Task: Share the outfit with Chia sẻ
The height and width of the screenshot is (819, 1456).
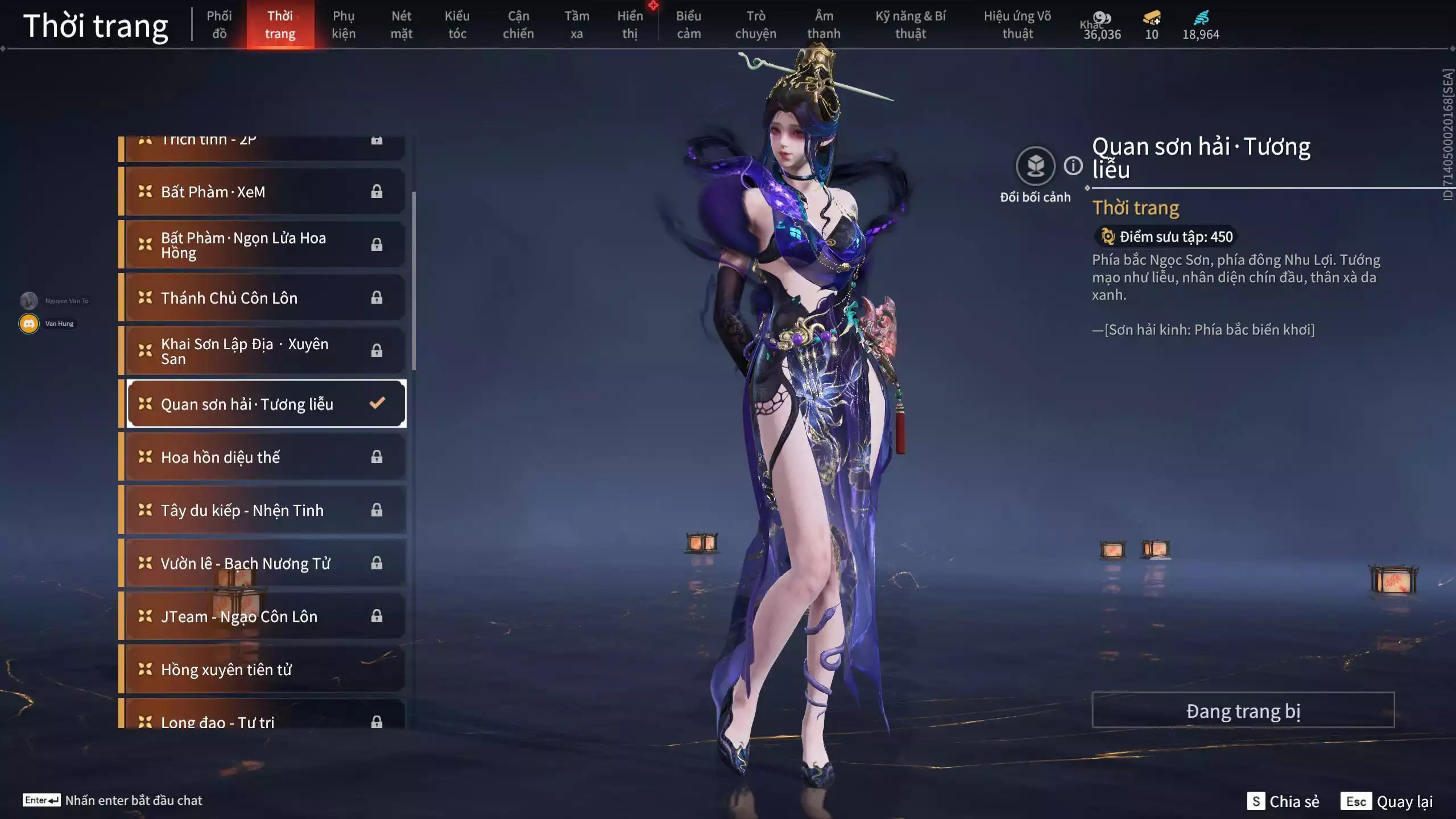Action: coord(1283,801)
